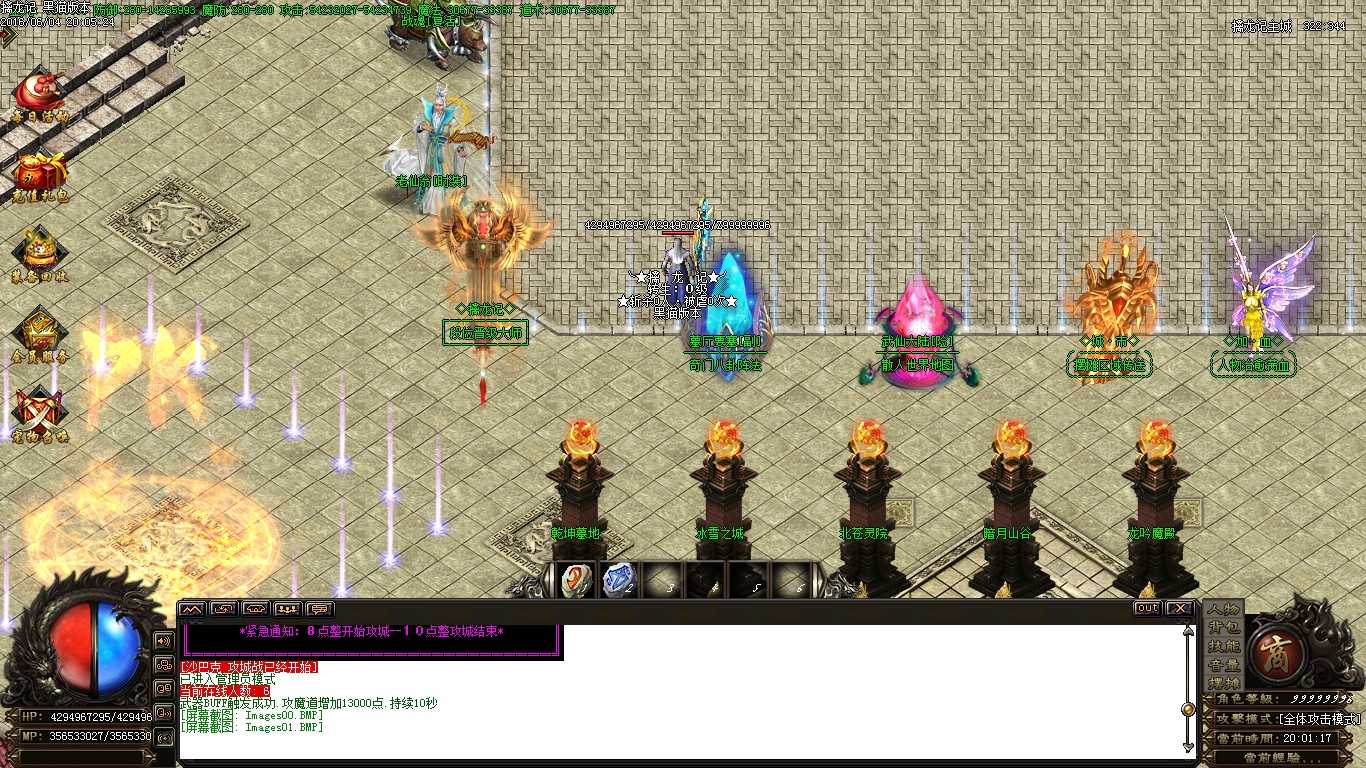Open the 背包 inventory panel
Image resolution: width=1366 pixels, height=768 pixels.
click(x=1224, y=629)
